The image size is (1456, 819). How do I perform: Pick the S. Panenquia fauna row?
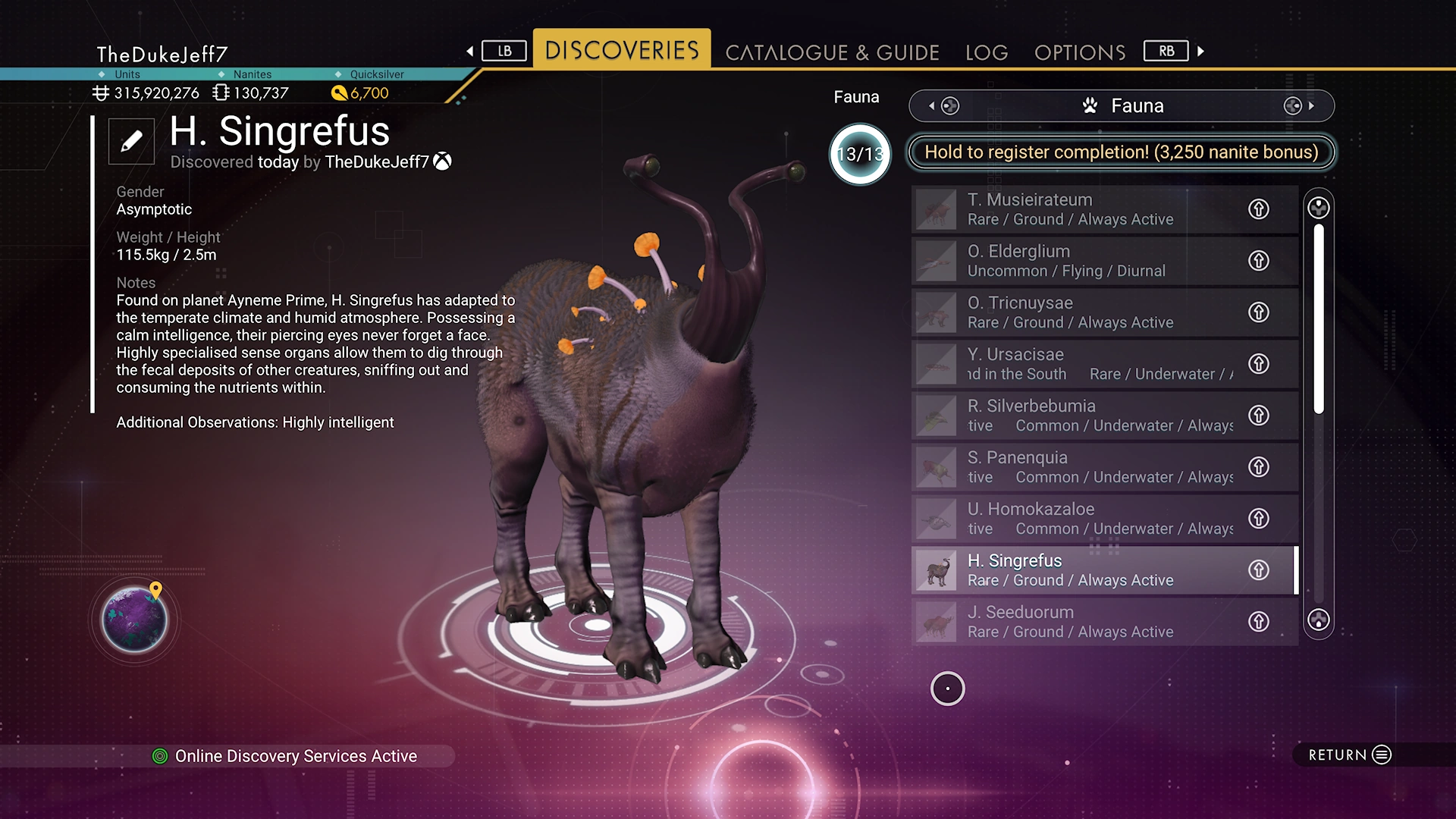click(1077, 467)
